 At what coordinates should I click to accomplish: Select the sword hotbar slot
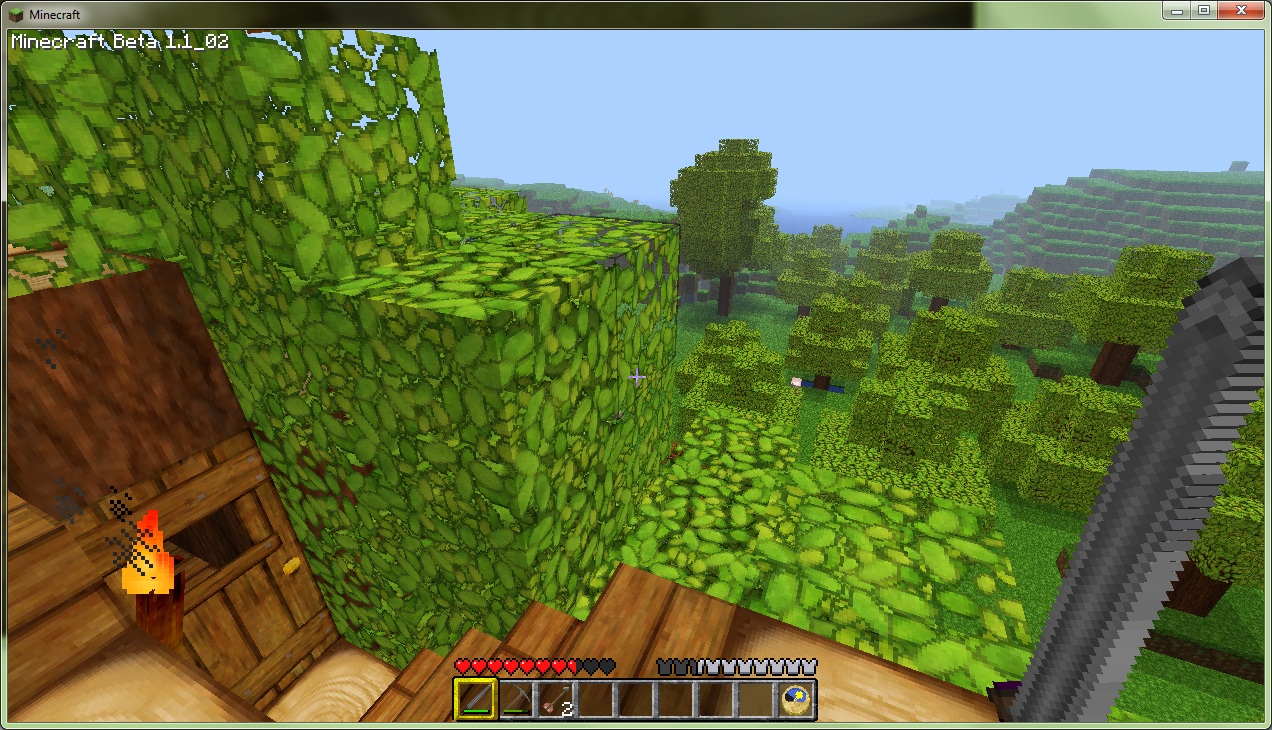475,698
